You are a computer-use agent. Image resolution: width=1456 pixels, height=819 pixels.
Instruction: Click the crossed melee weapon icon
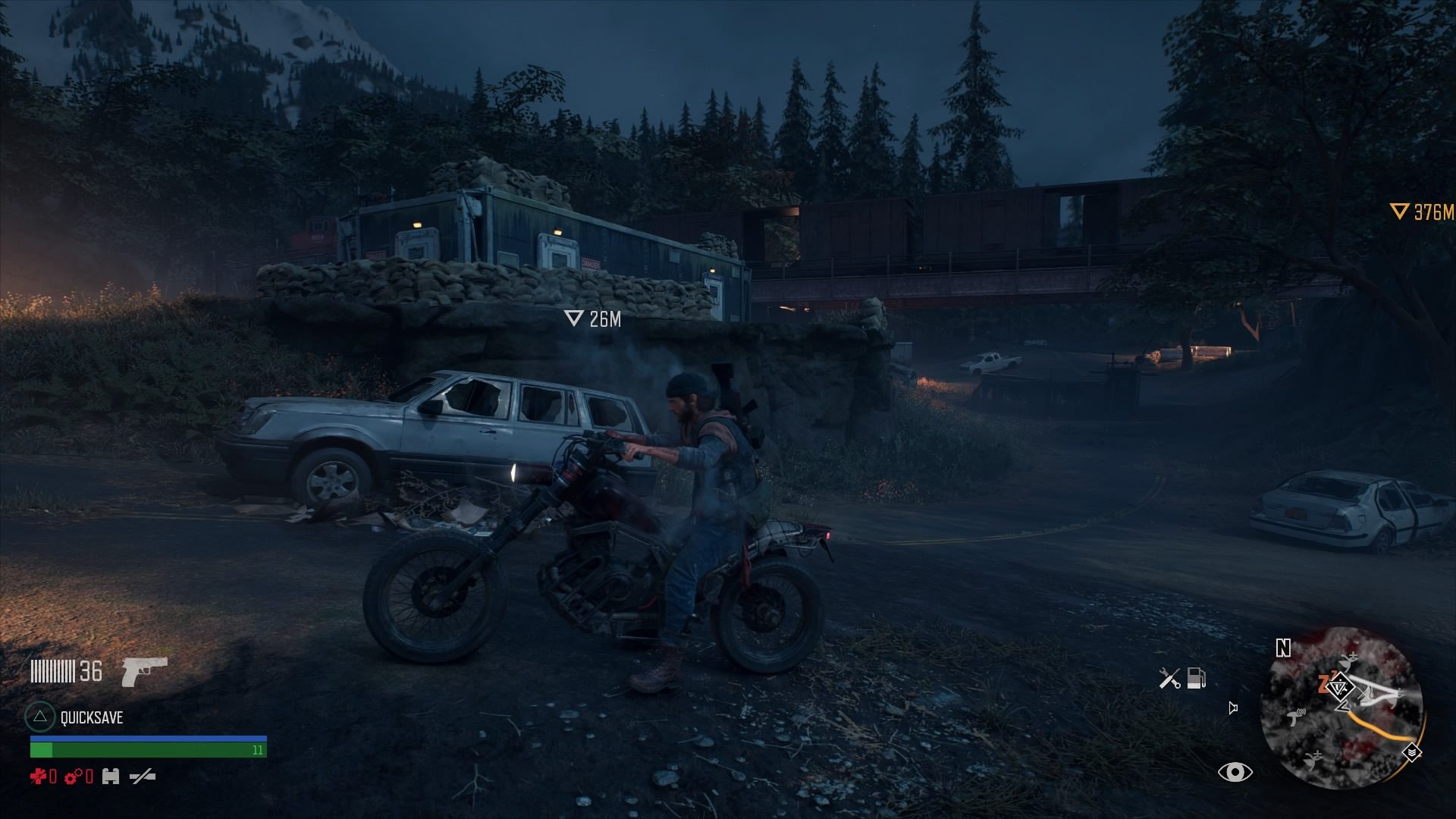point(143,777)
